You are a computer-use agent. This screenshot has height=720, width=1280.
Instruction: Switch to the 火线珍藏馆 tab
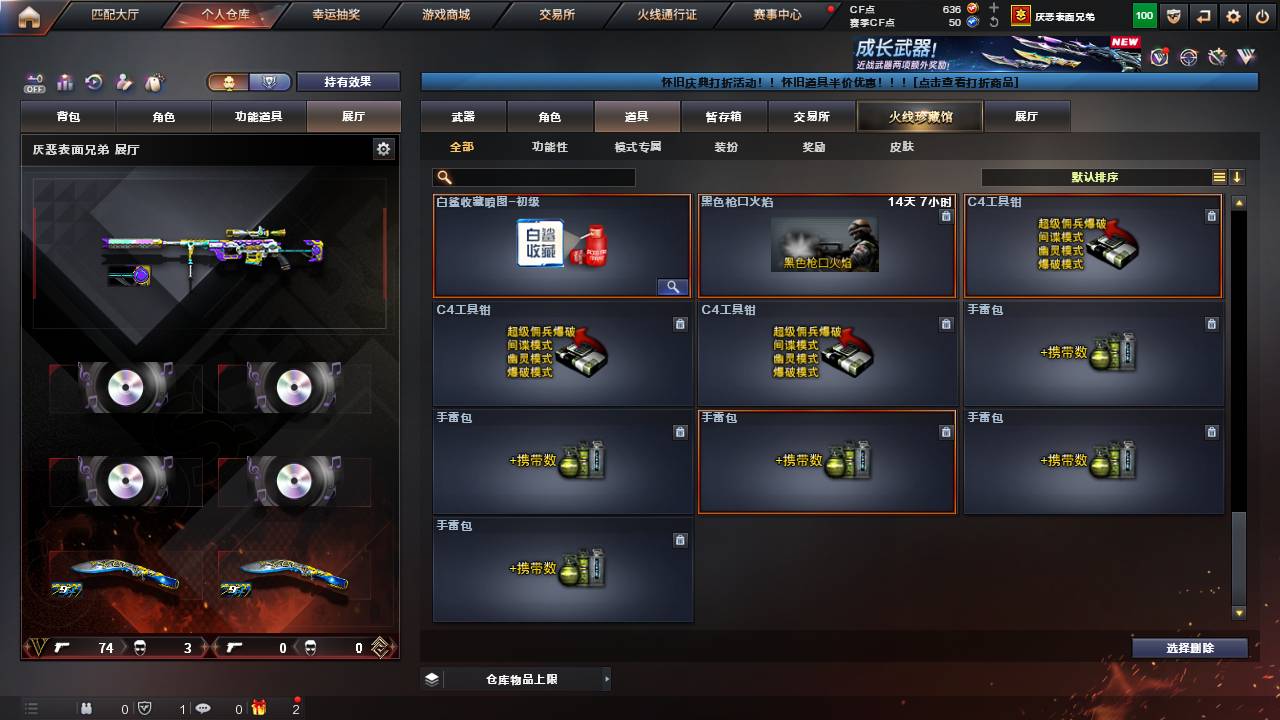[918, 116]
